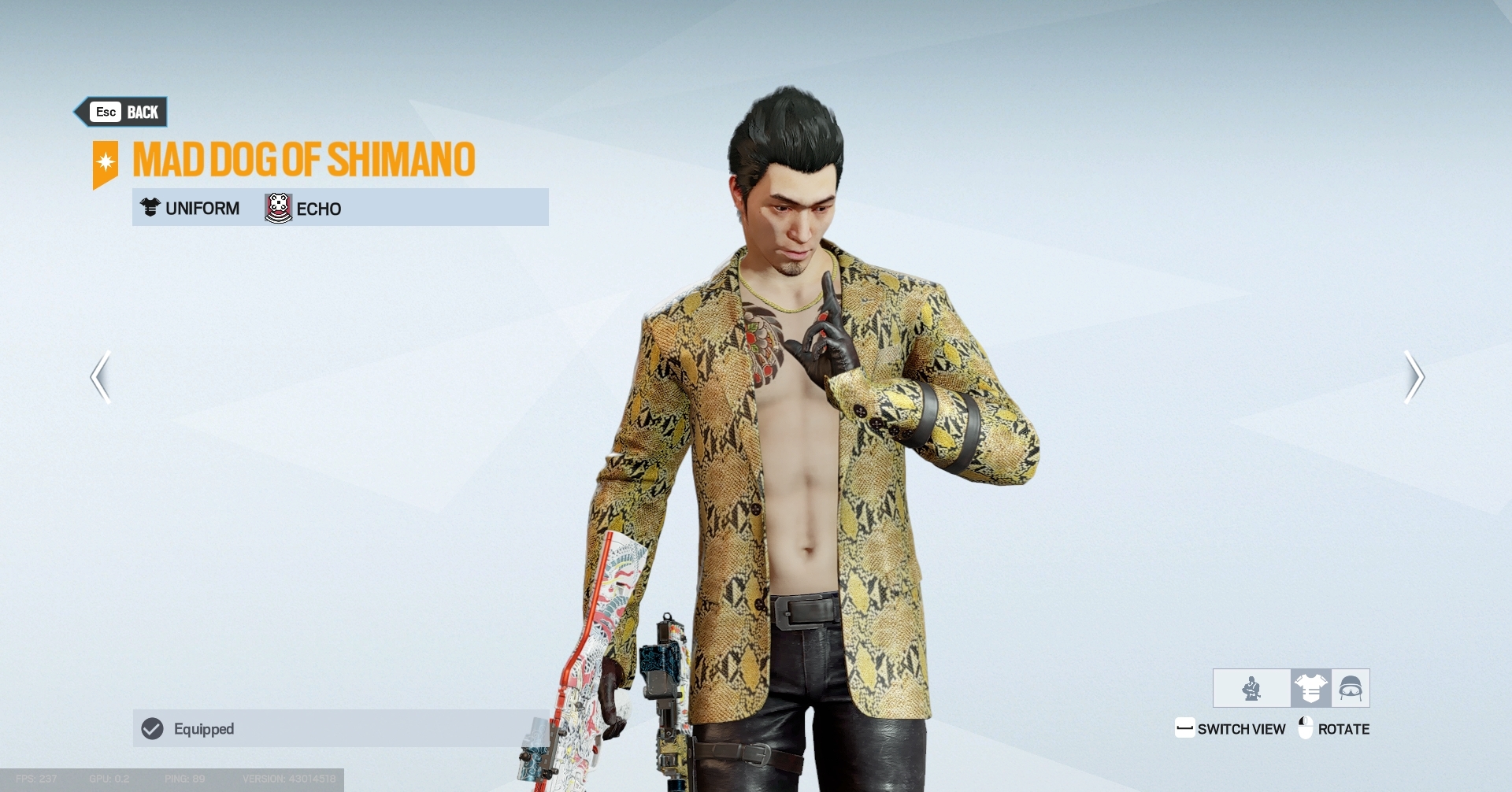Click the BACK button
This screenshot has height=792, width=1512.
coord(144,111)
